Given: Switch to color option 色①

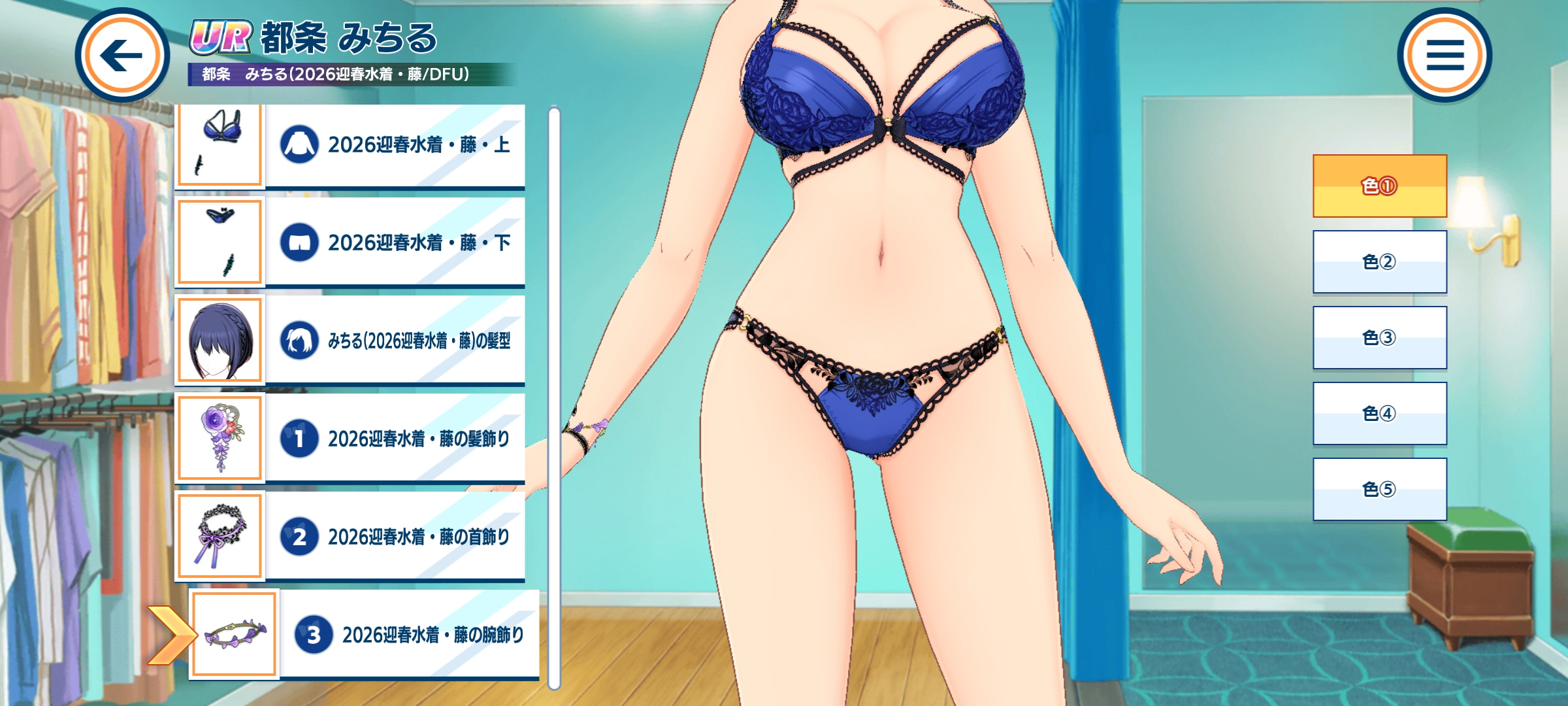Looking at the screenshot, I should click(x=1379, y=186).
